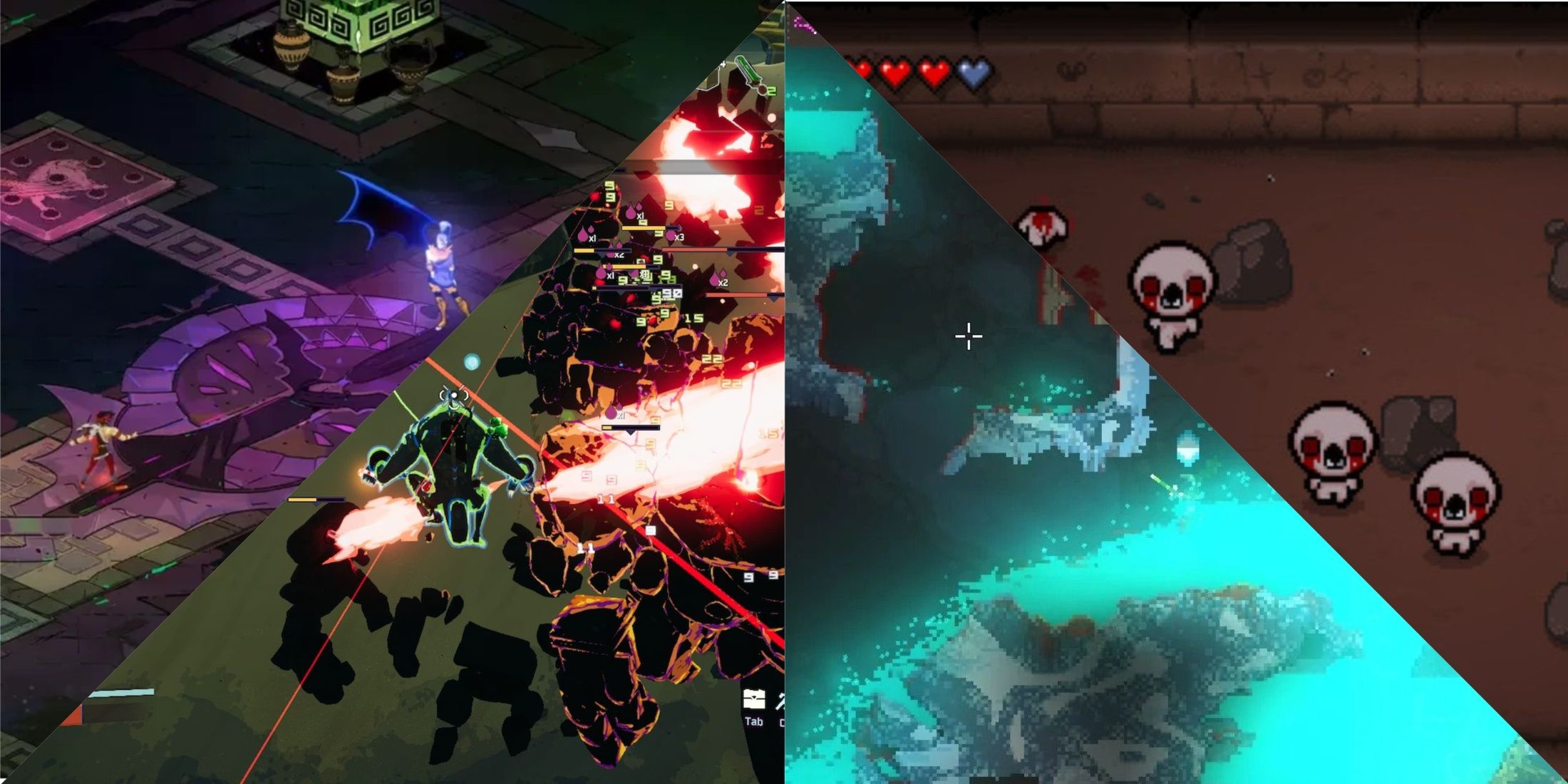This screenshot has width=1568, height=784.
Task: Click the number 2 potion count label
Action: click(x=770, y=91)
